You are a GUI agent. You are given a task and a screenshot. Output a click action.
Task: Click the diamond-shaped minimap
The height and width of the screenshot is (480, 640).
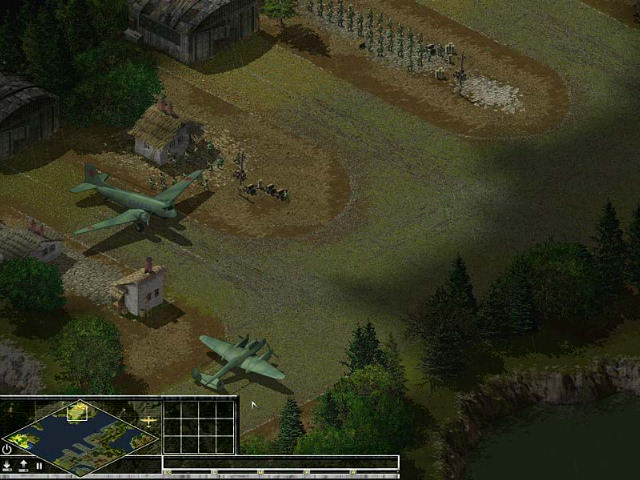coord(81,433)
